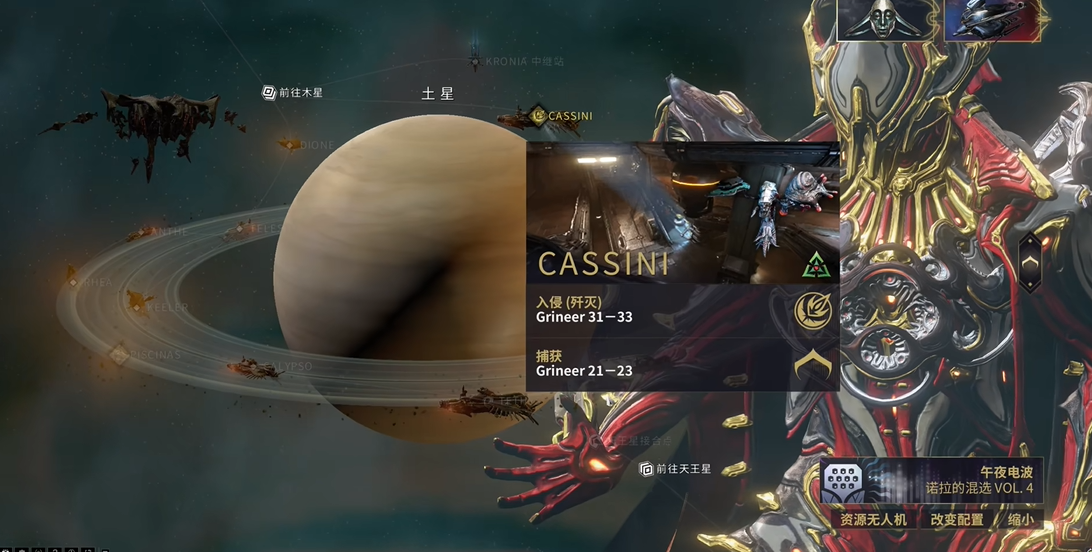
Task: Select the Anthe mission node
Action: (141, 232)
